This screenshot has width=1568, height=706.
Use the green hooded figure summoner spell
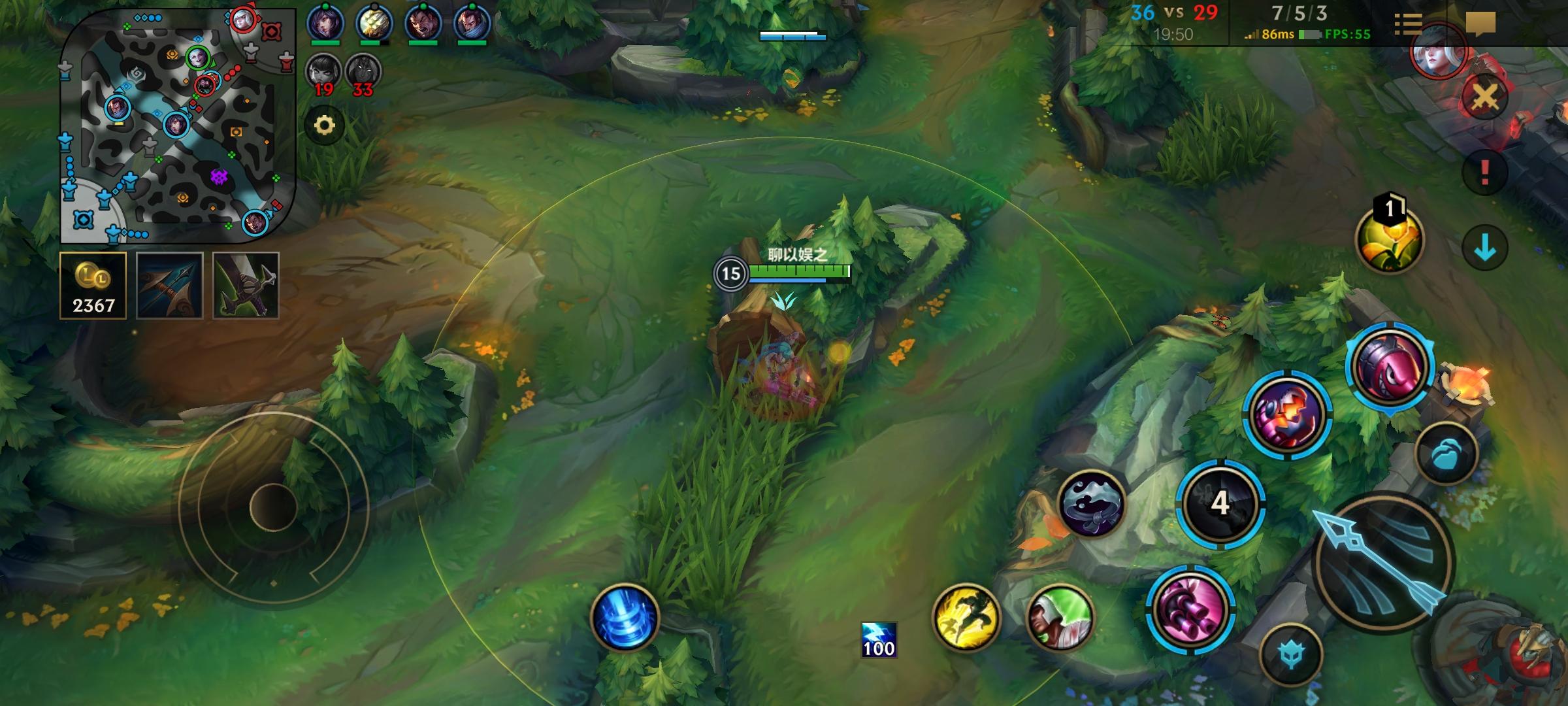click(x=1059, y=618)
